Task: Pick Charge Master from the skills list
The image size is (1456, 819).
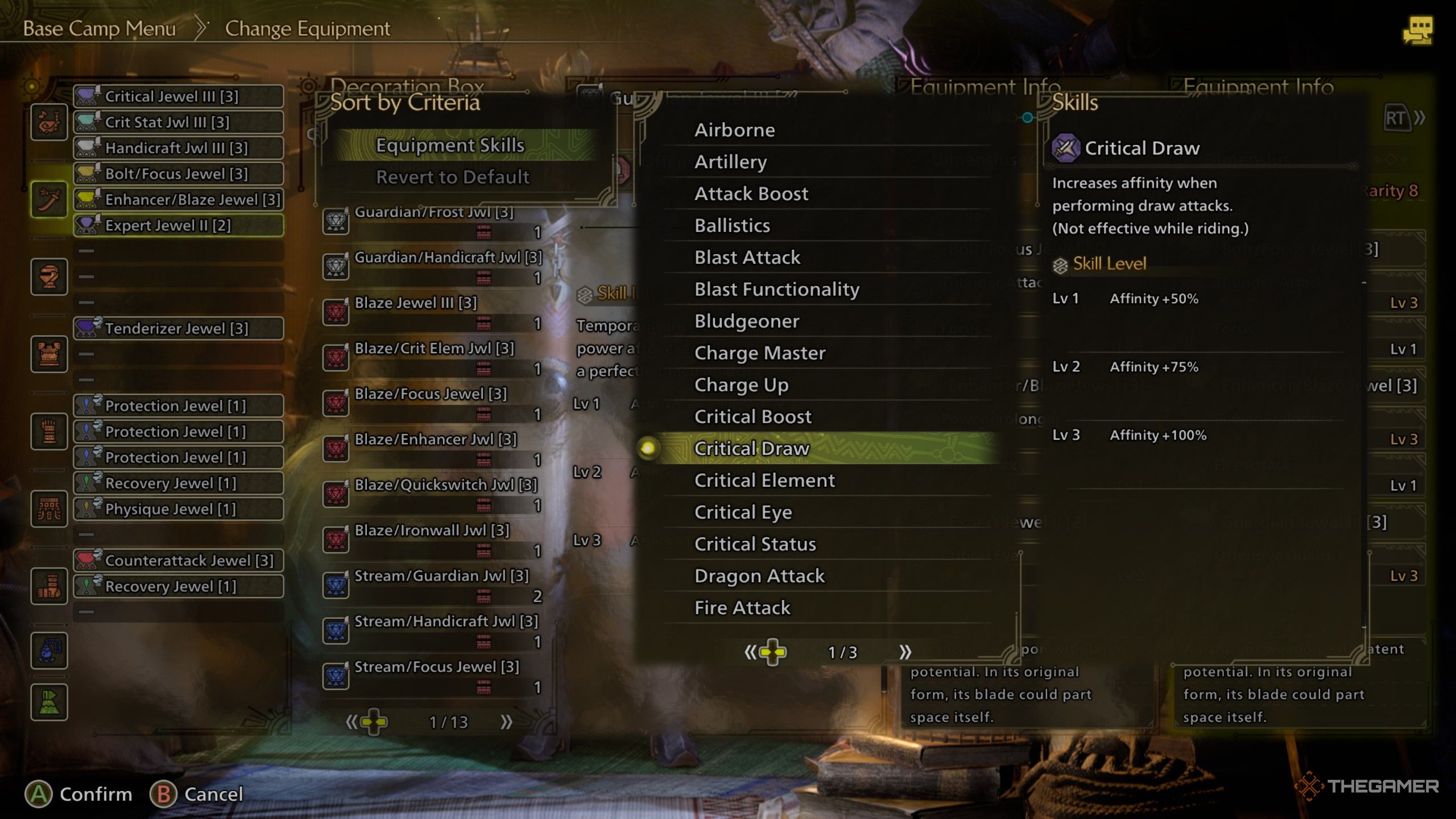Action: tap(759, 353)
